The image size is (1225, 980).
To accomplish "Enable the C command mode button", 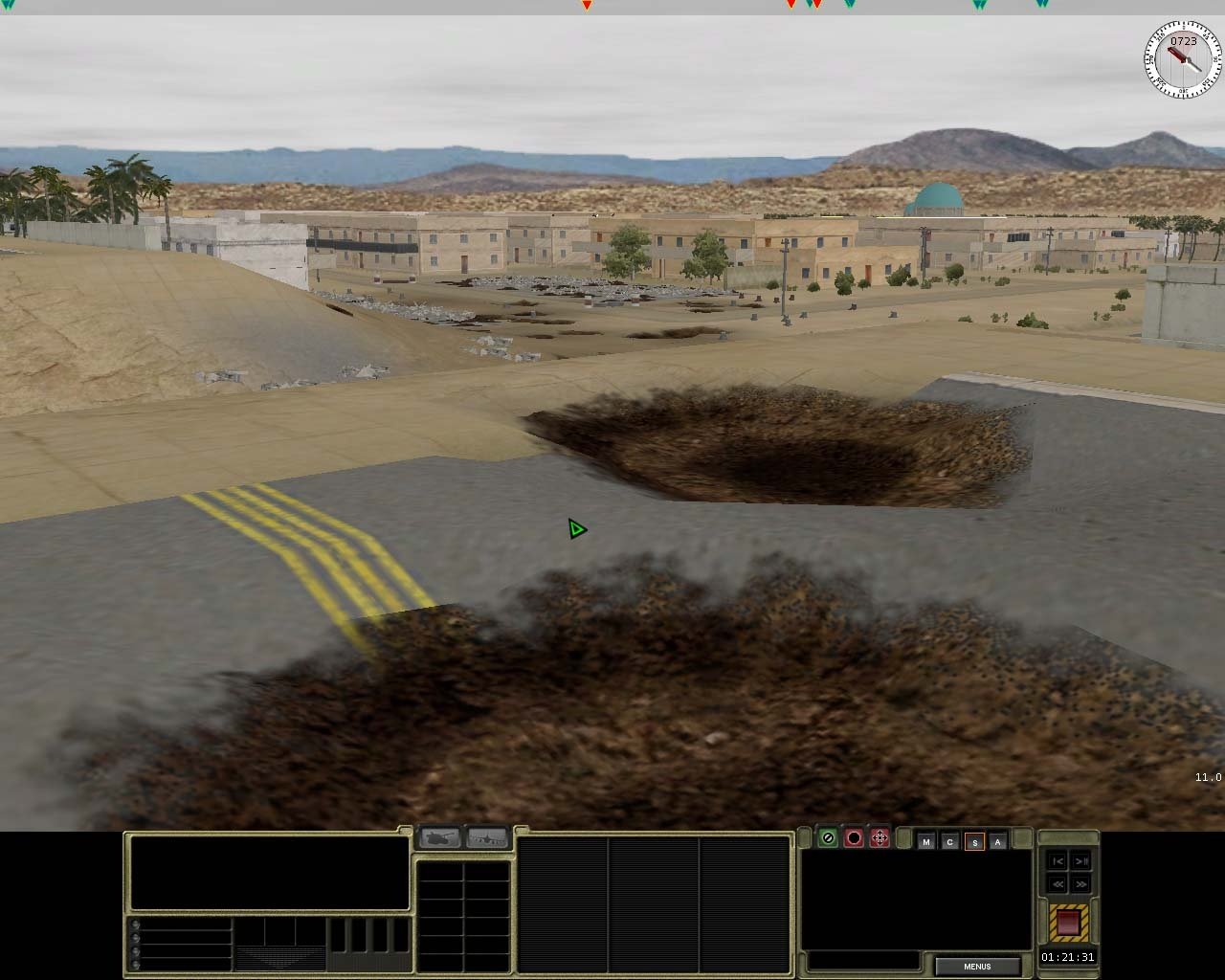I will click(950, 842).
